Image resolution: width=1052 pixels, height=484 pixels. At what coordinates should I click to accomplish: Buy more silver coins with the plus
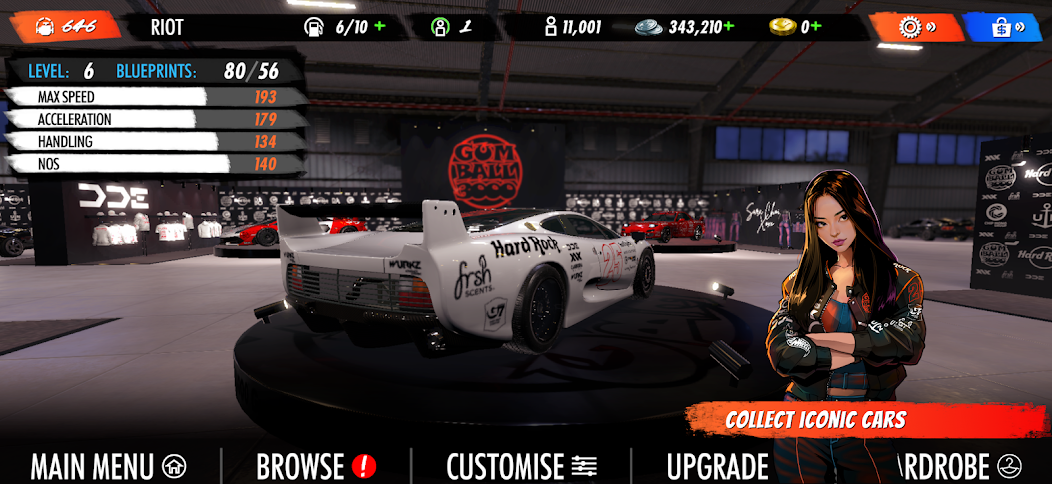[729, 27]
